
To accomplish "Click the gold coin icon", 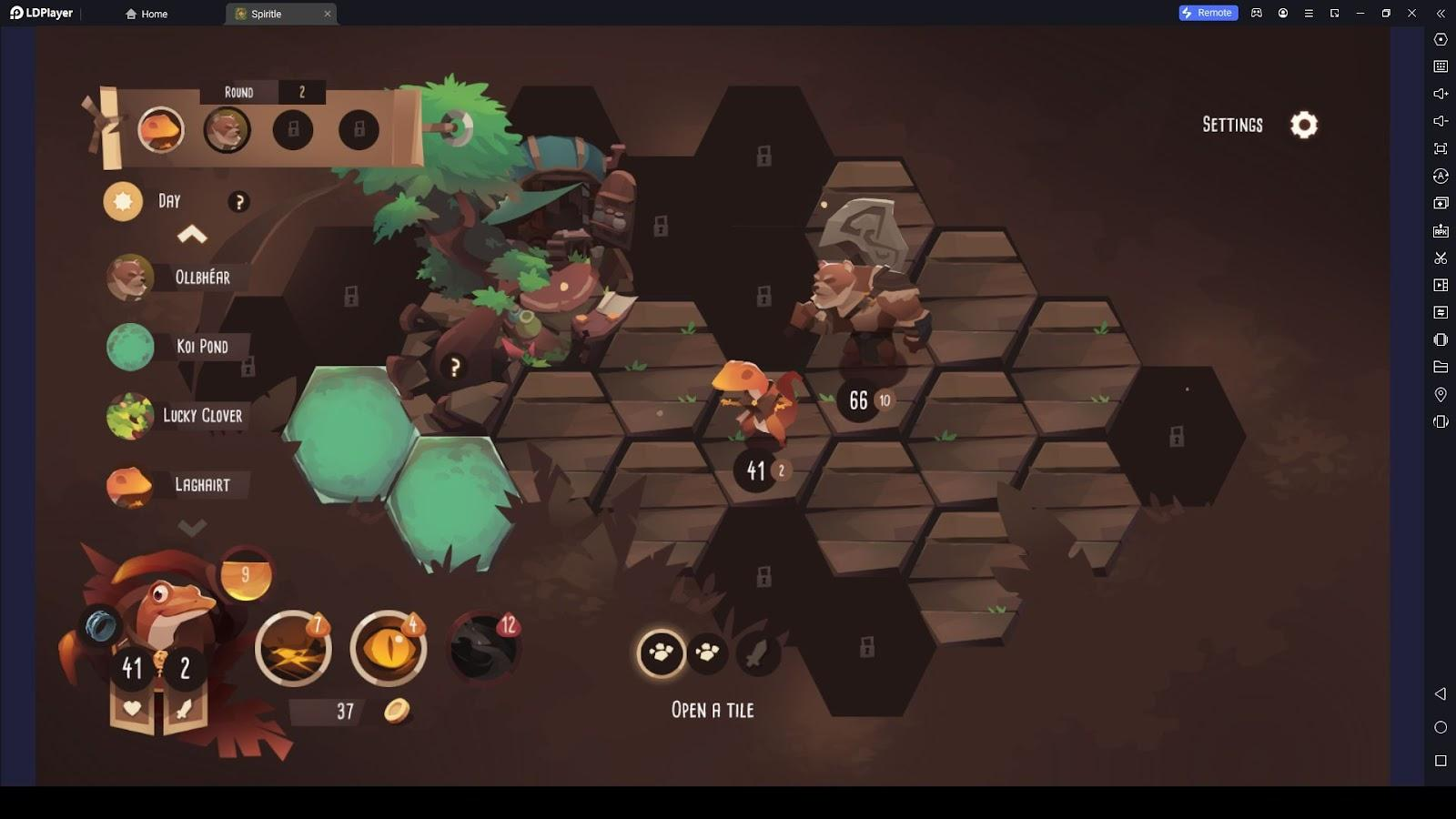I will 396,711.
